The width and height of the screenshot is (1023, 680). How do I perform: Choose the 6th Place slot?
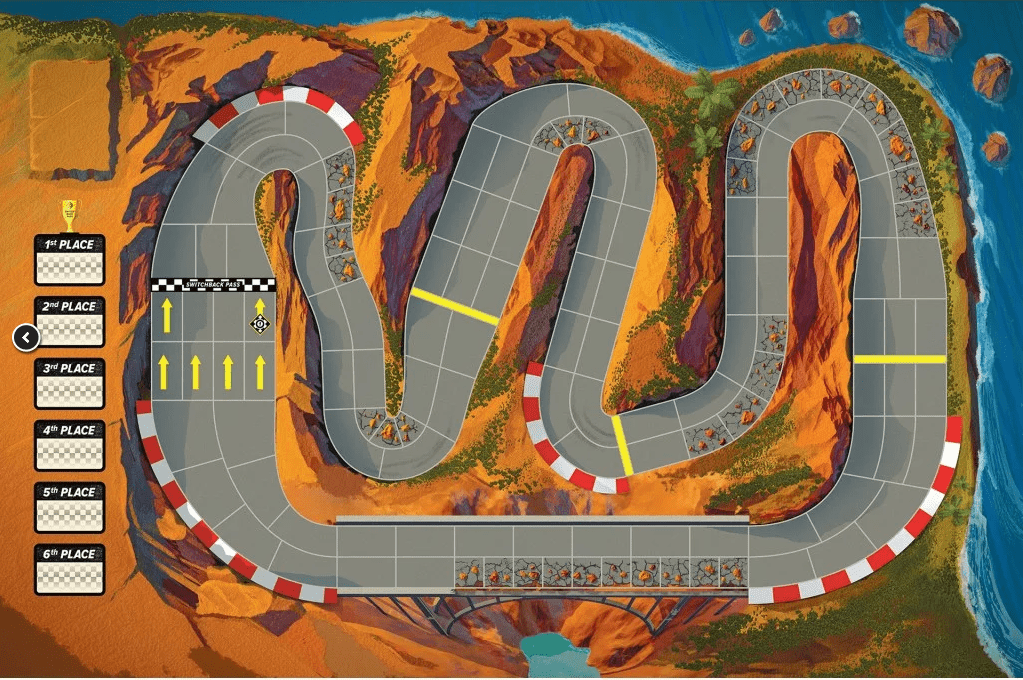coord(70,570)
